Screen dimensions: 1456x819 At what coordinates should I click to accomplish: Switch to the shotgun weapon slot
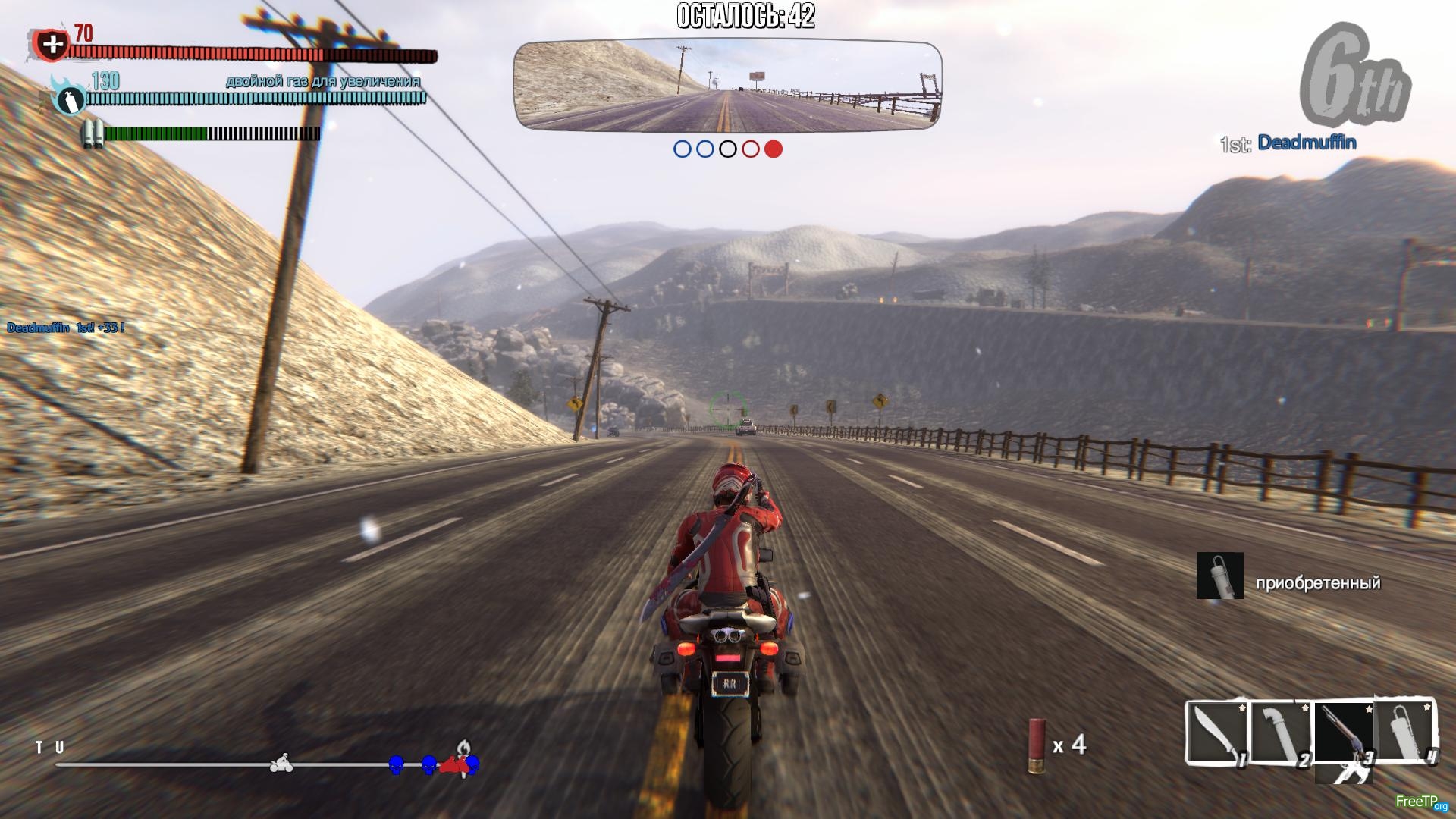[1344, 732]
